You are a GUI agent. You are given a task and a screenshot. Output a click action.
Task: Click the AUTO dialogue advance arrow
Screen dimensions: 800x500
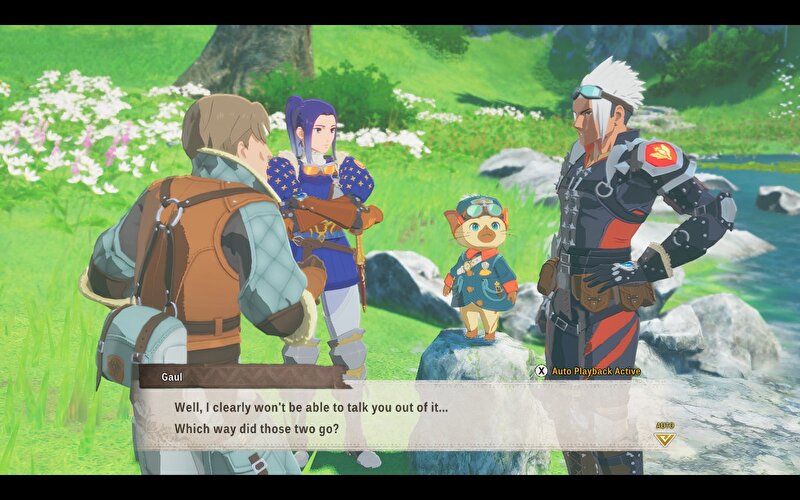[664, 436]
